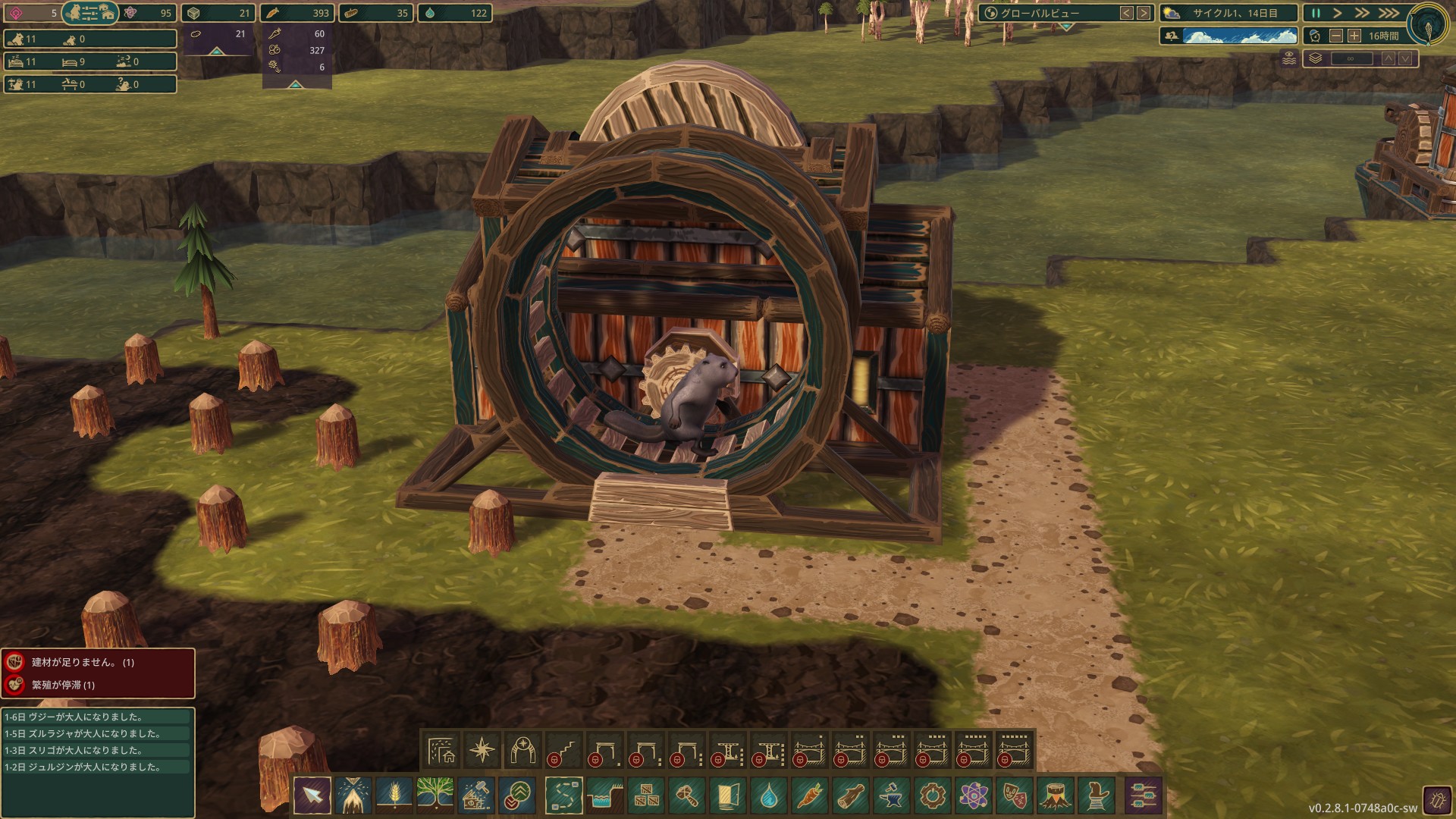Select the stairs building option
This screenshot has height=819, width=1456.
pos(564,751)
